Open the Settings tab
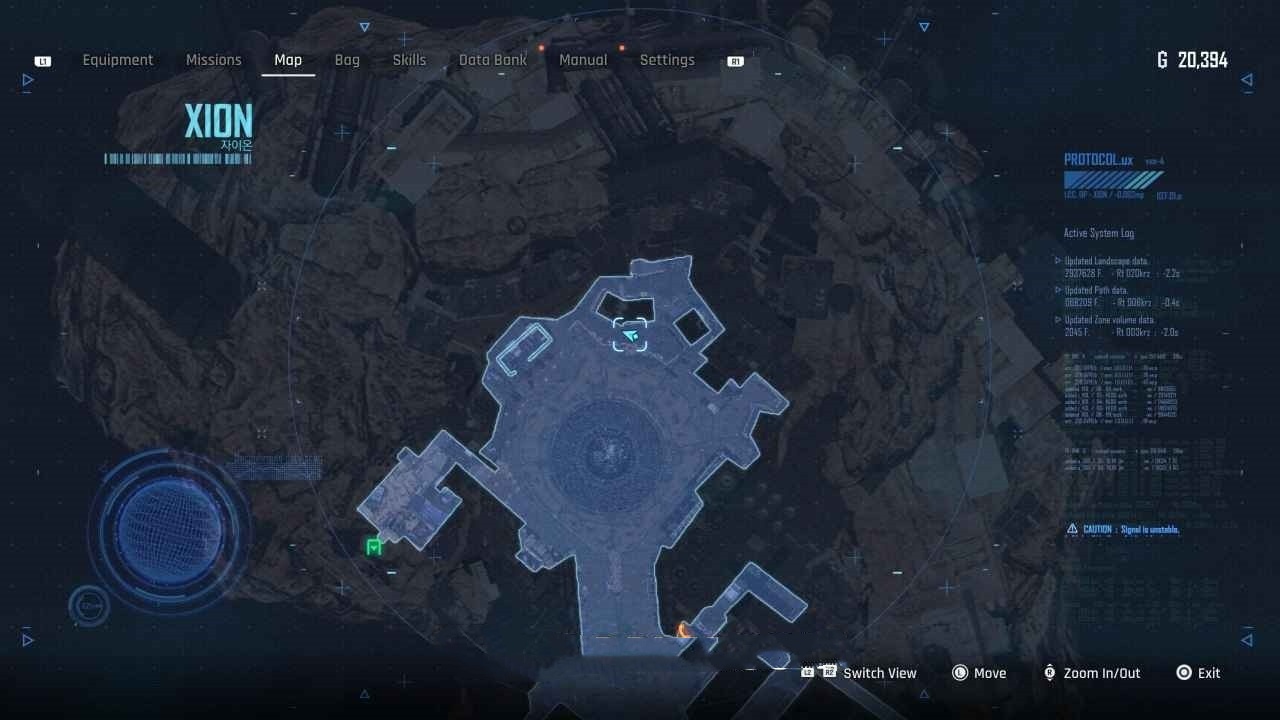 (667, 60)
